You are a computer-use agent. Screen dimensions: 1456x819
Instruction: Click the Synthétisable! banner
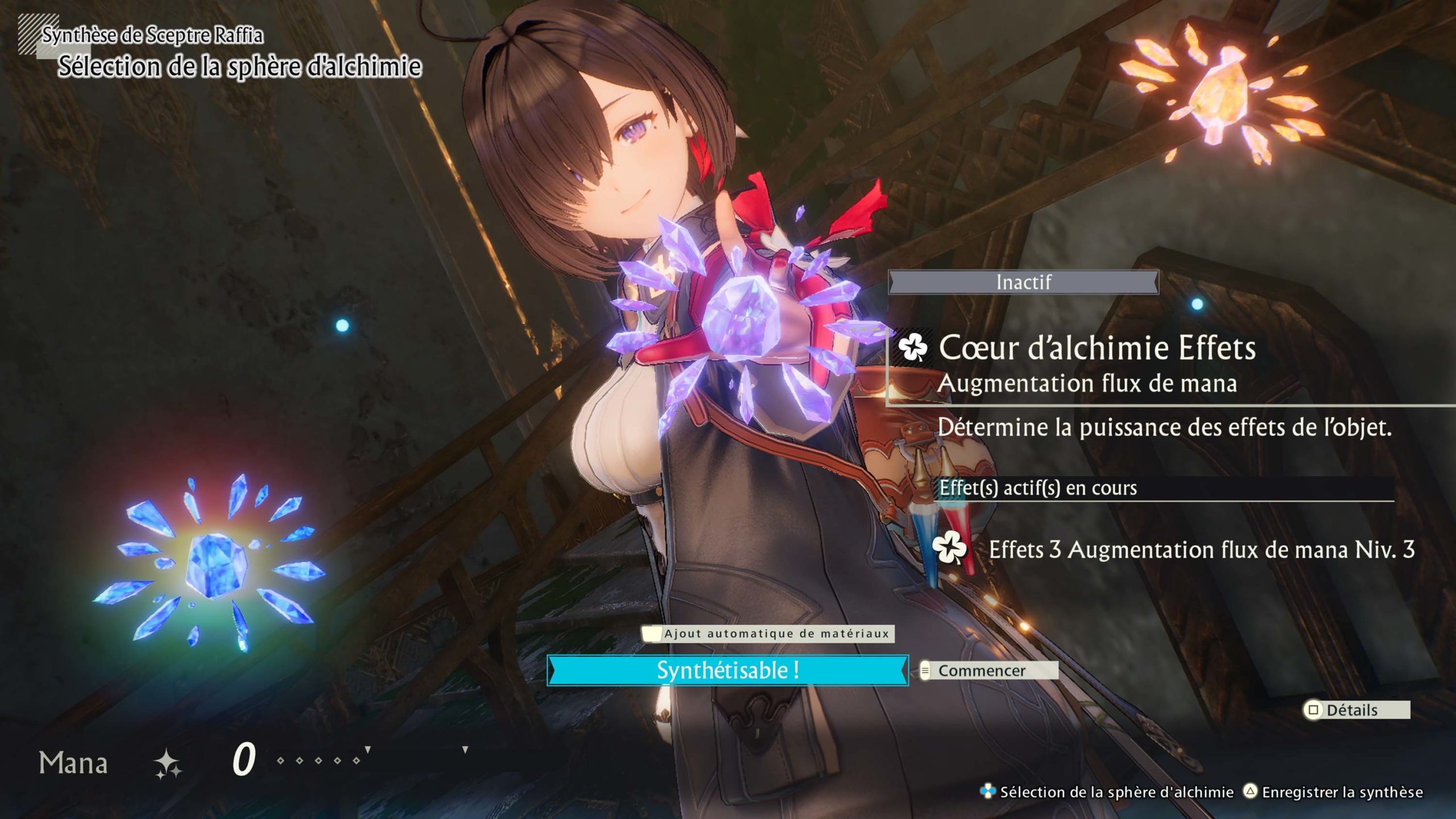coord(727,671)
